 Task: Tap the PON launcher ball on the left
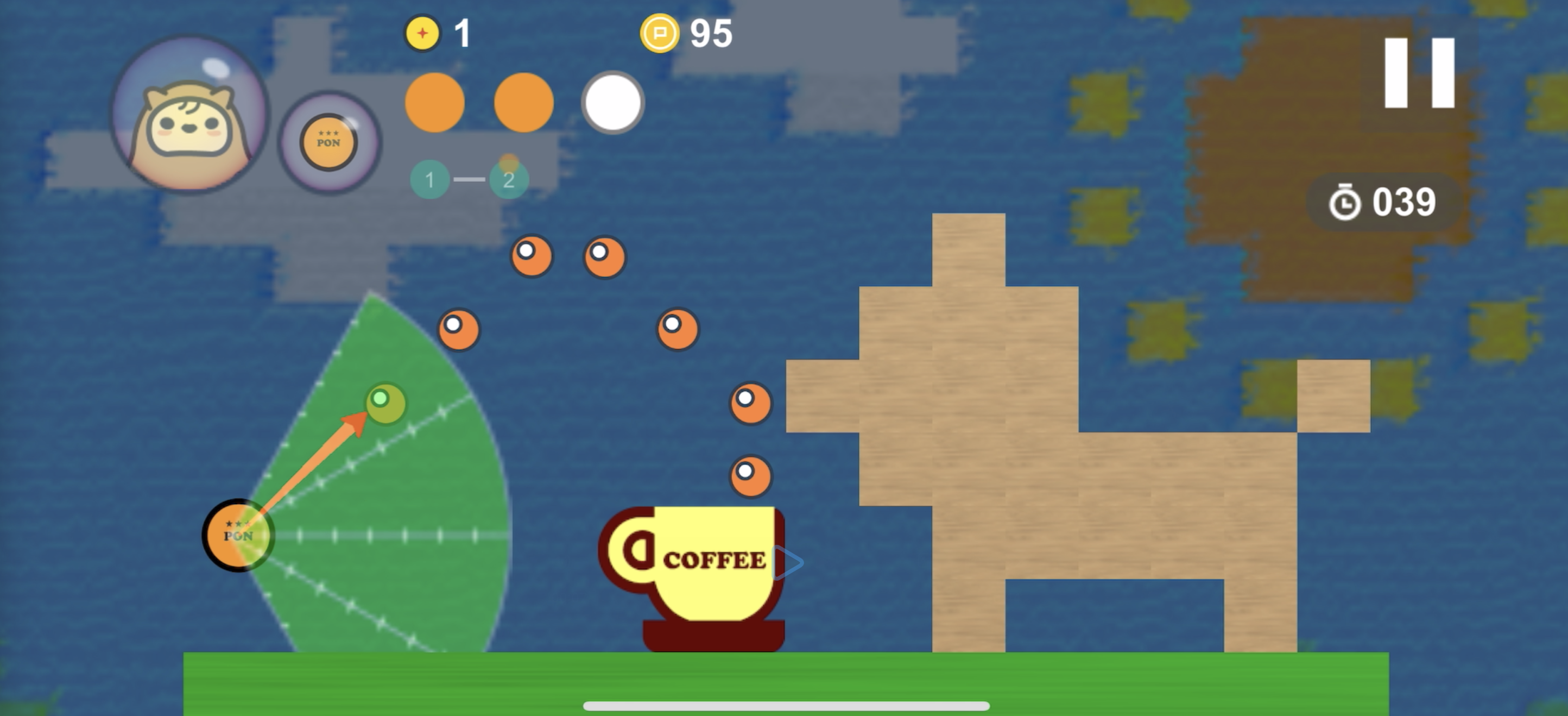point(239,535)
